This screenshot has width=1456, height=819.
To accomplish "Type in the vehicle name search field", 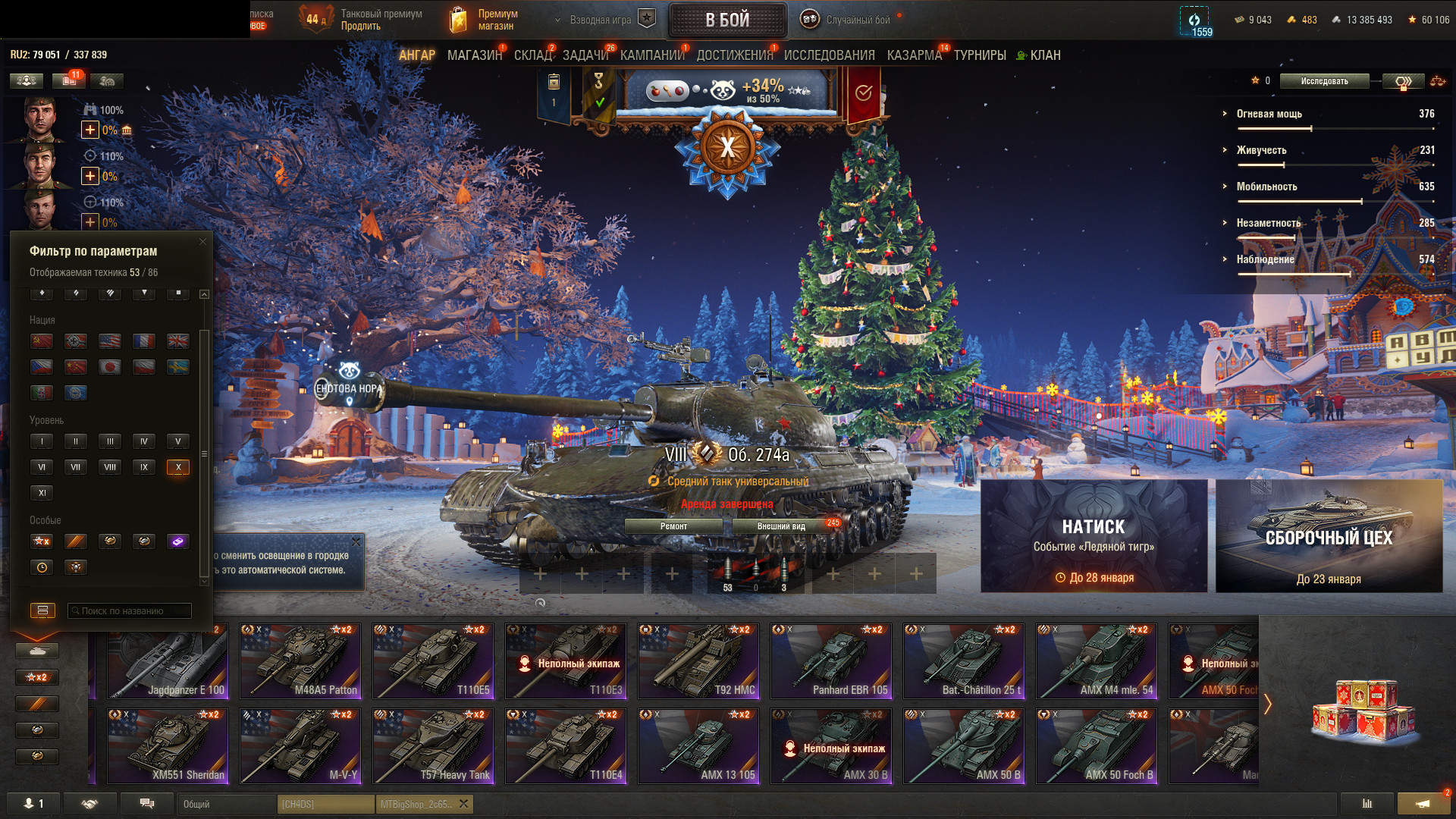I will click(130, 610).
